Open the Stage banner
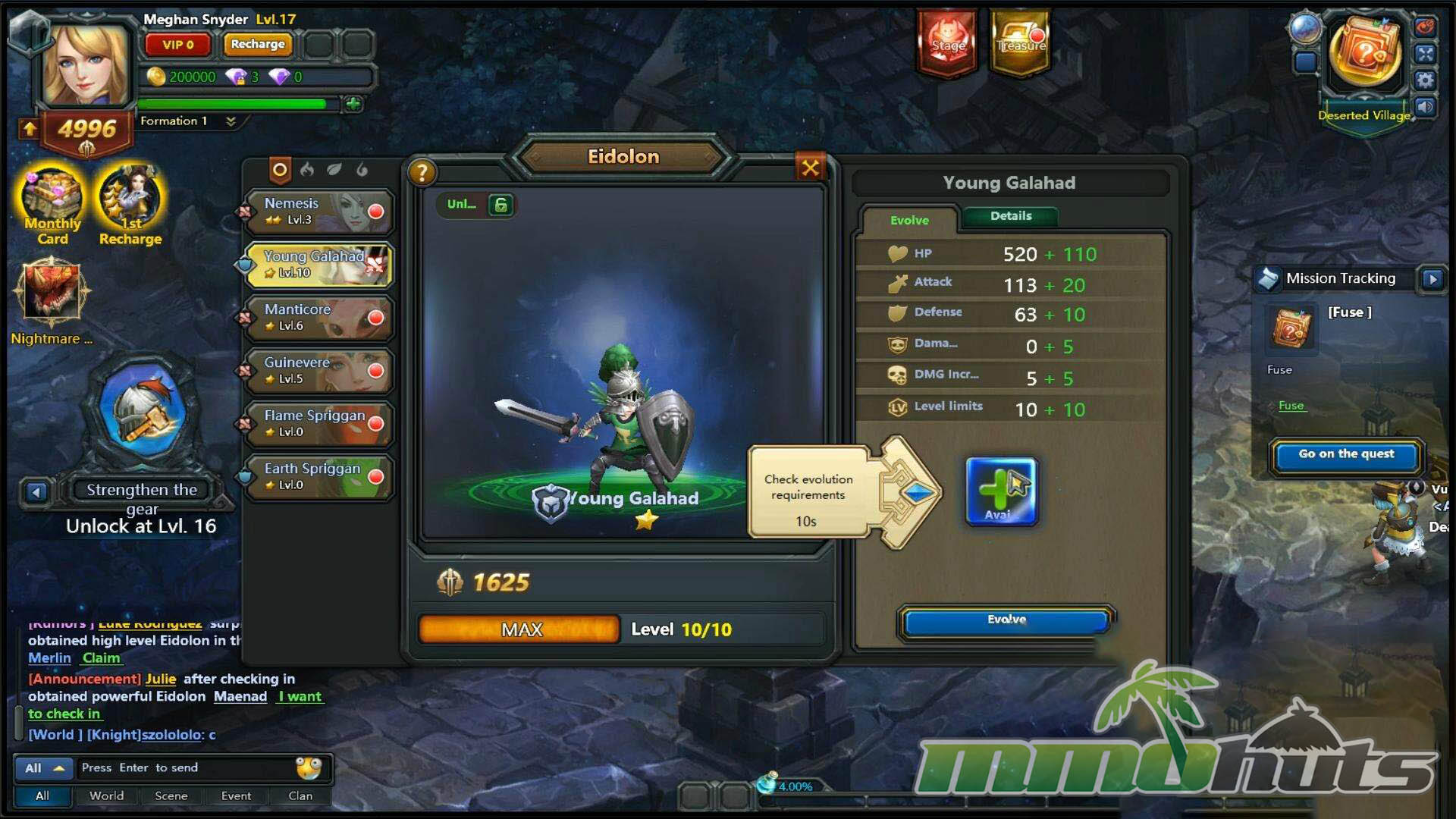The width and height of the screenshot is (1456, 819). (x=948, y=43)
